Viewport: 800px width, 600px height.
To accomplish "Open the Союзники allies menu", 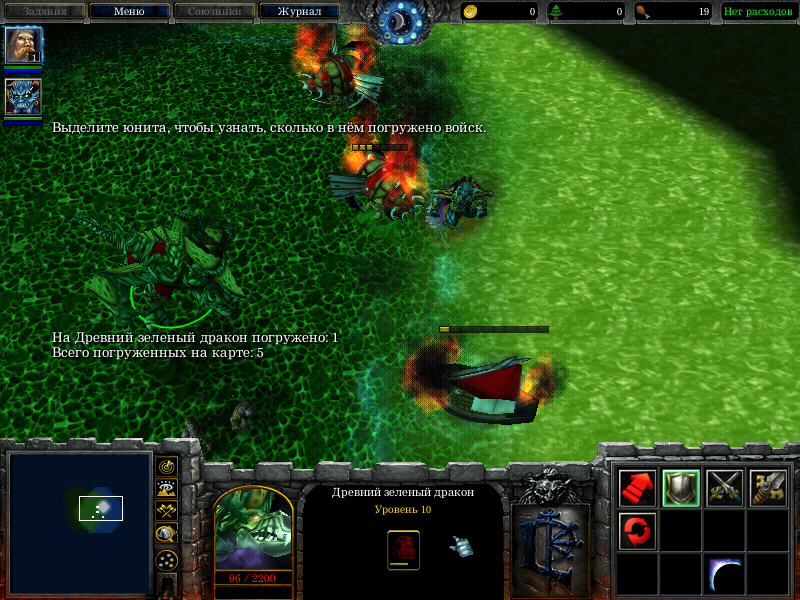I will click(x=213, y=12).
